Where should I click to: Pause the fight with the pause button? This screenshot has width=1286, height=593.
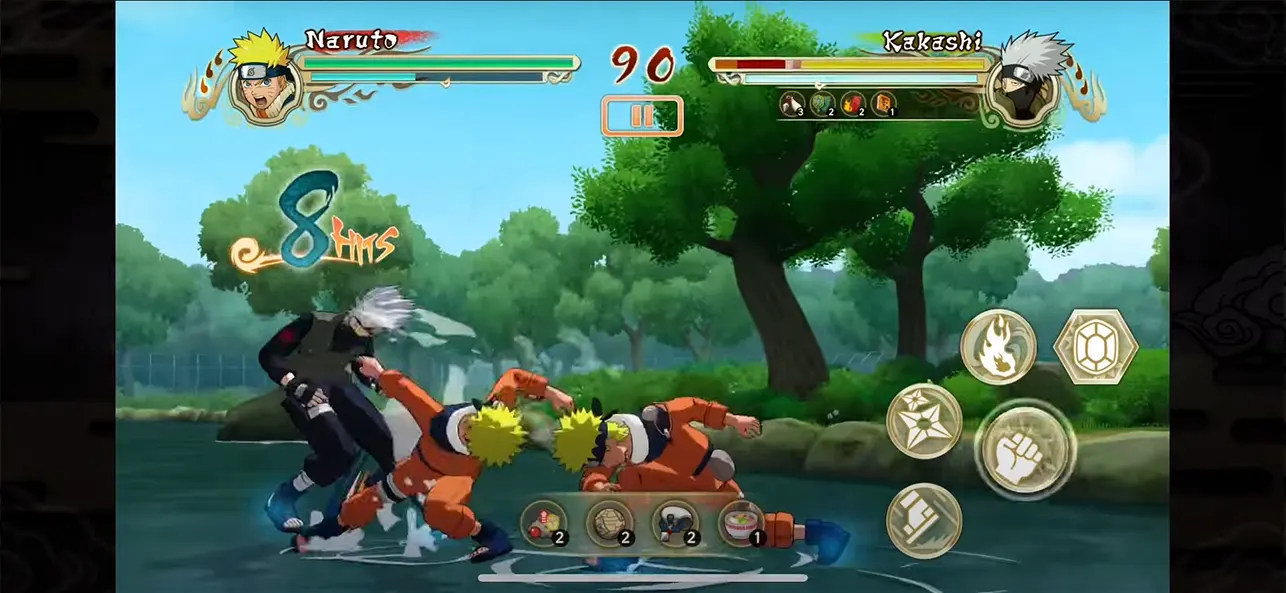tap(641, 116)
